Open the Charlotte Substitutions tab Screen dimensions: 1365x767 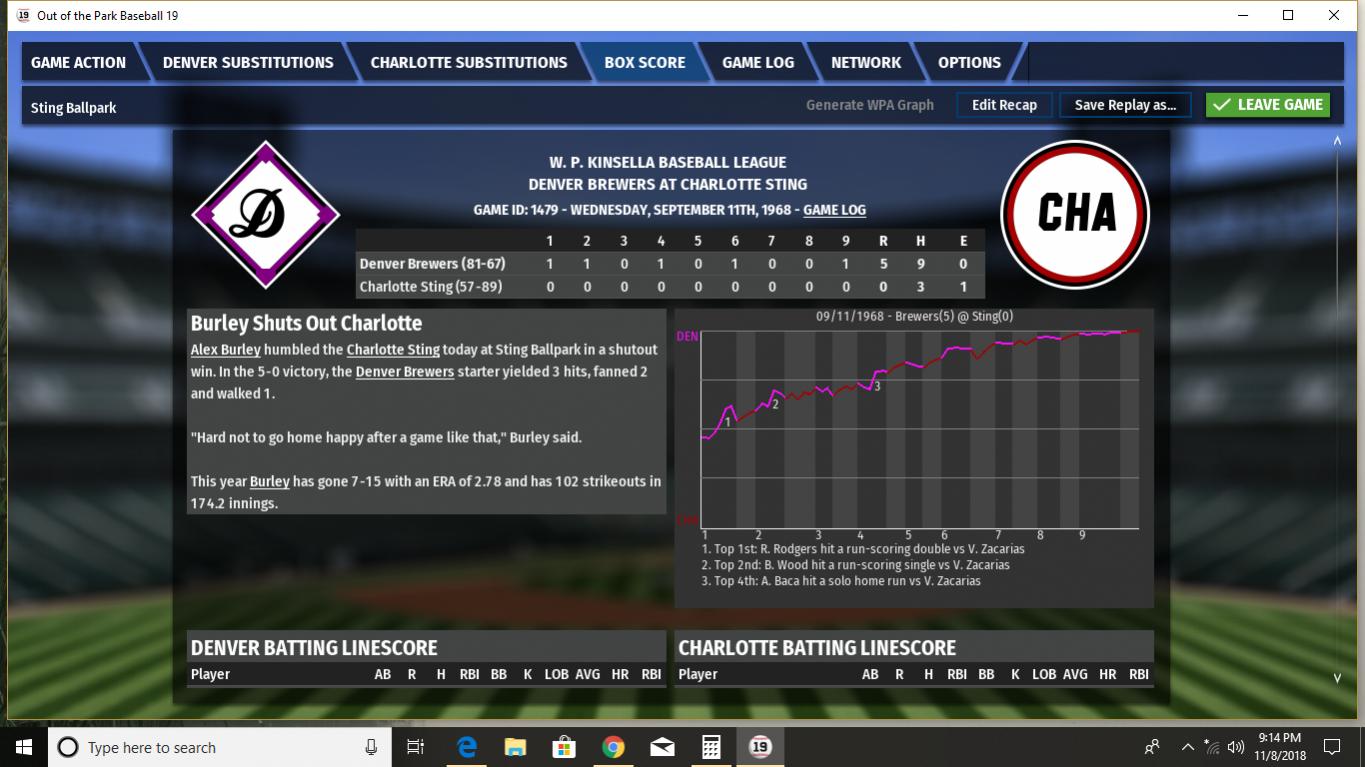468,62
